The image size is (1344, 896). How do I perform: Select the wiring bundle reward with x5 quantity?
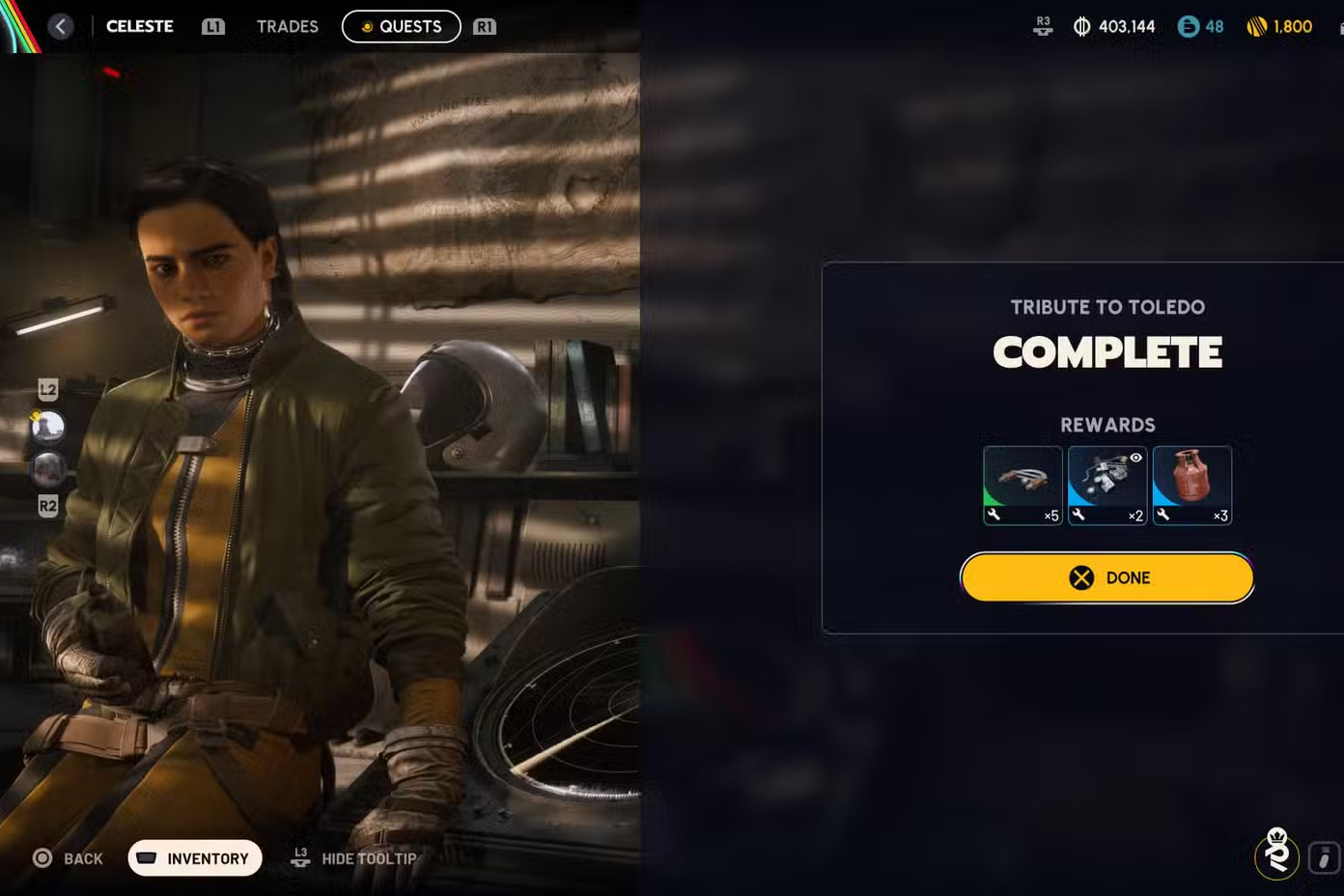(x=1022, y=485)
